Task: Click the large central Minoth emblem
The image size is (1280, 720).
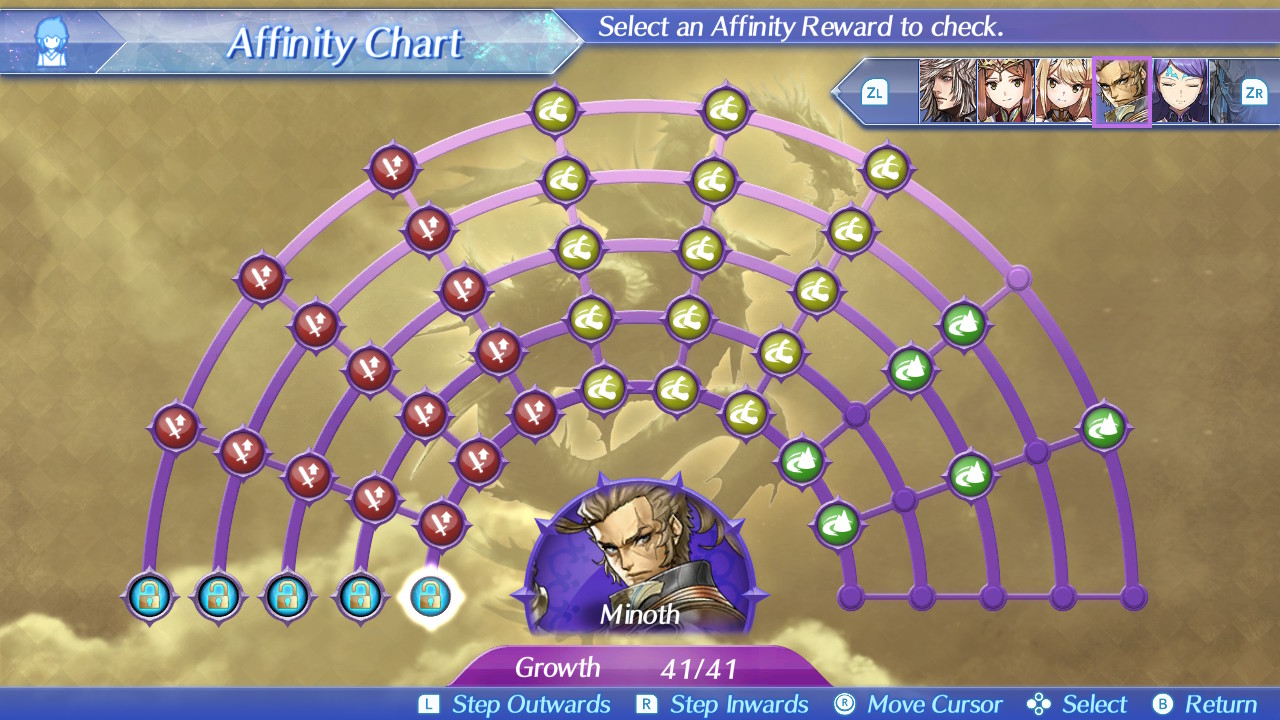Action: [x=640, y=560]
